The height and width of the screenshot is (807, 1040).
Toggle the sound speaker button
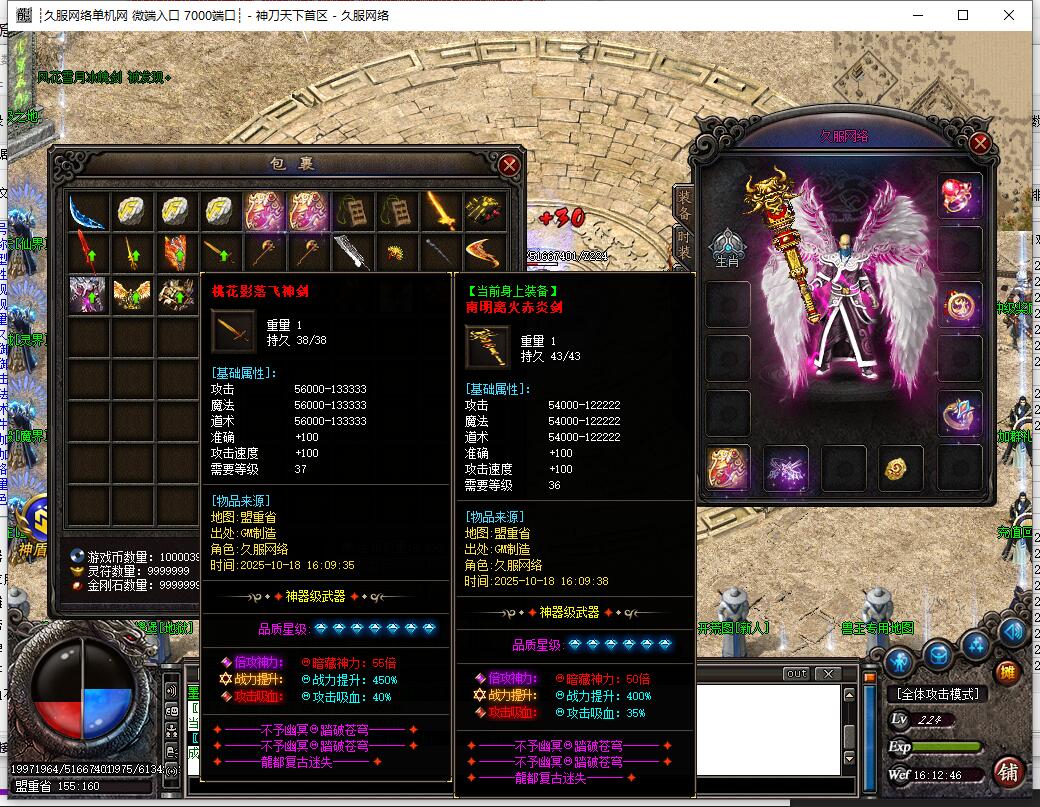(1012, 631)
